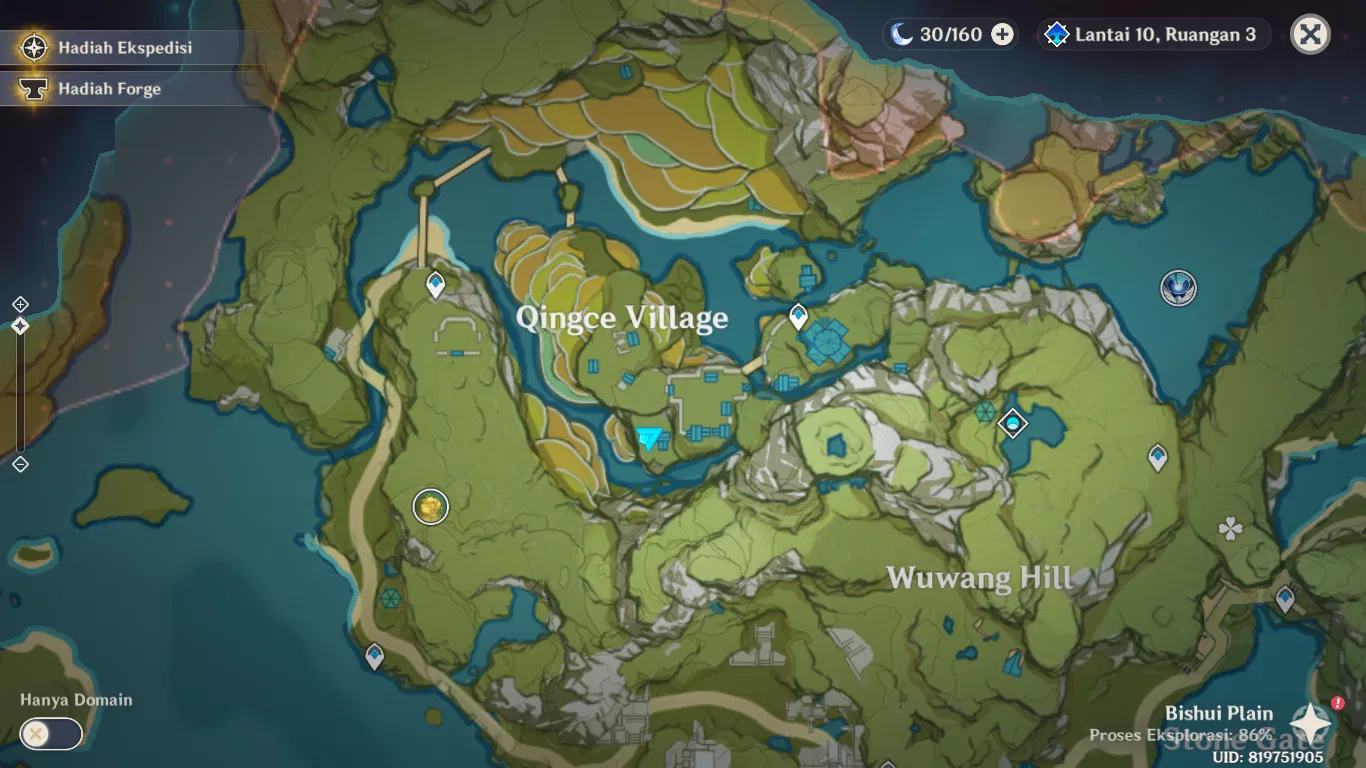The height and width of the screenshot is (768, 1366).
Task: Select the white clover pin marker
Action: [1230, 529]
